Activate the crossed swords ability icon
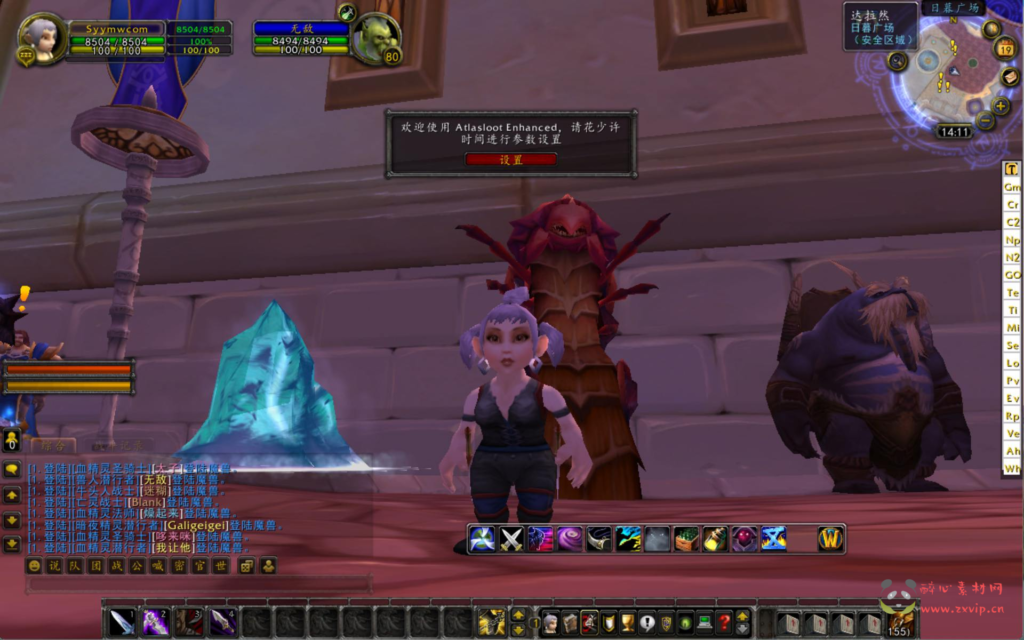This screenshot has width=1024, height=640. point(512,539)
